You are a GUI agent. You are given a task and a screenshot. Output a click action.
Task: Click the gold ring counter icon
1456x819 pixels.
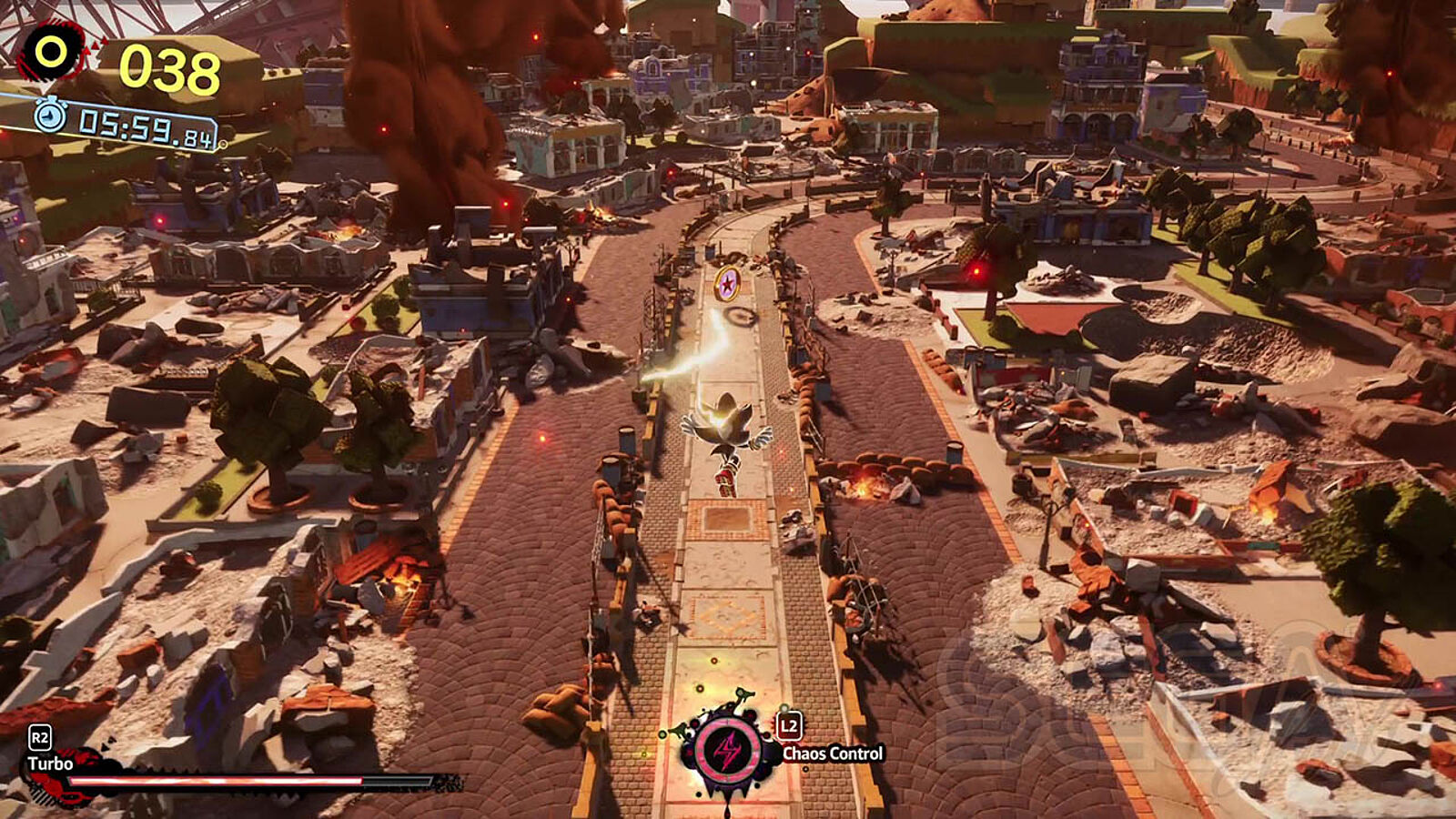[52, 52]
